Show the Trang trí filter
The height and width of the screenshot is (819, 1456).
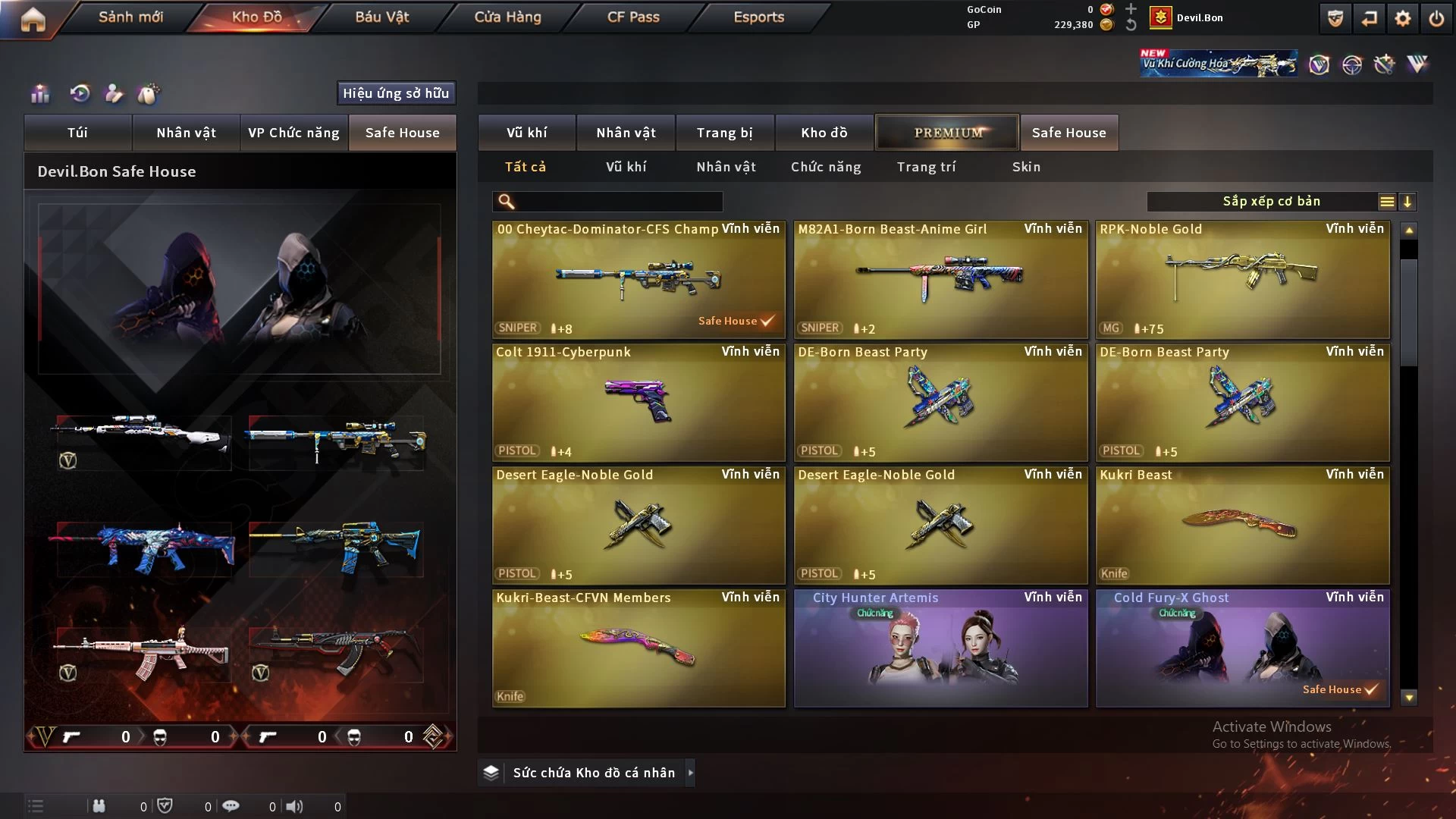(926, 167)
